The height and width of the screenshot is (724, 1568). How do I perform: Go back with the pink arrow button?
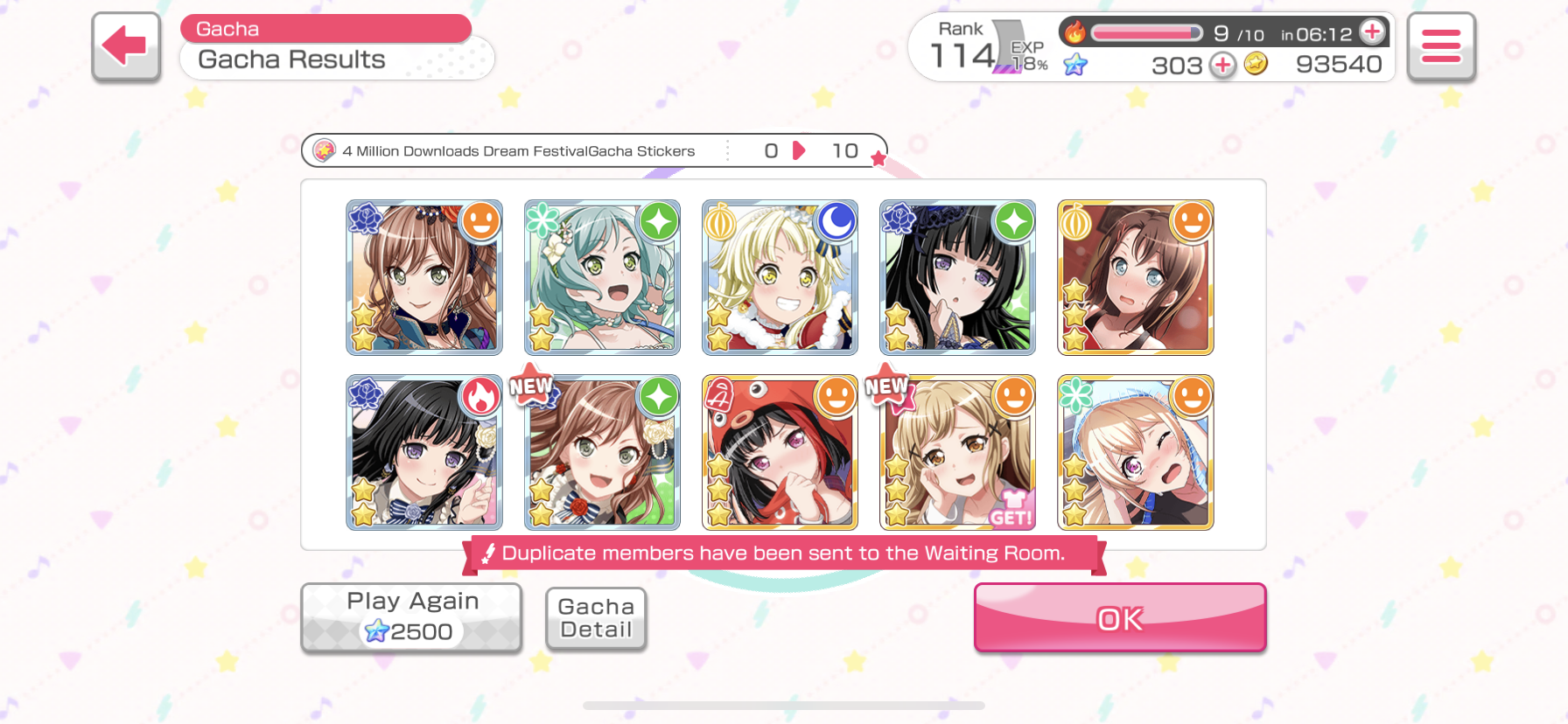126,46
